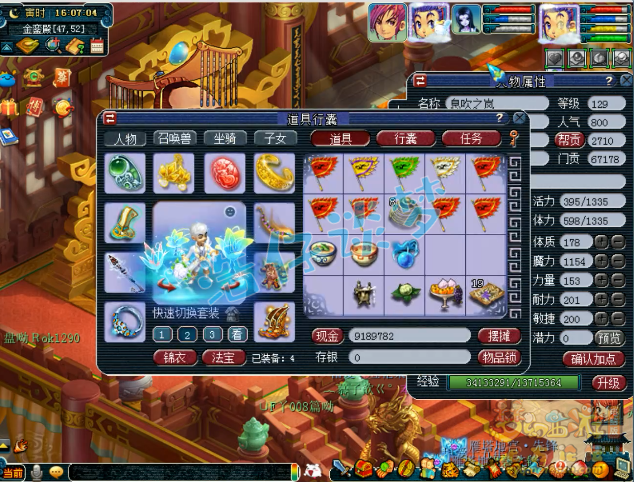Pick the green flag in the inventory
Viewport: 634px width, 482px height.
coord(405,171)
